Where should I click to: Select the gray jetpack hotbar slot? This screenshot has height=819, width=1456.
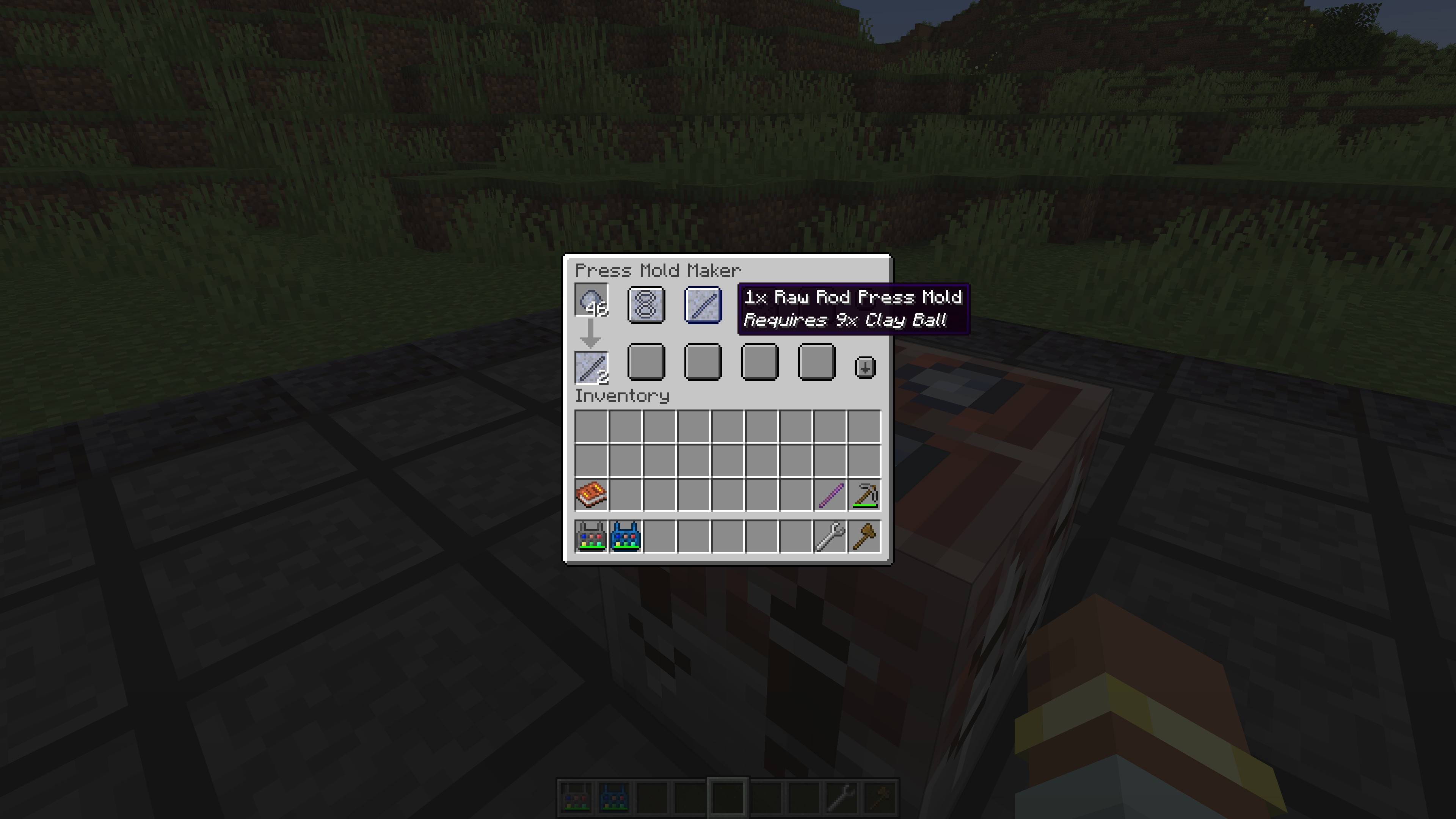591,536
